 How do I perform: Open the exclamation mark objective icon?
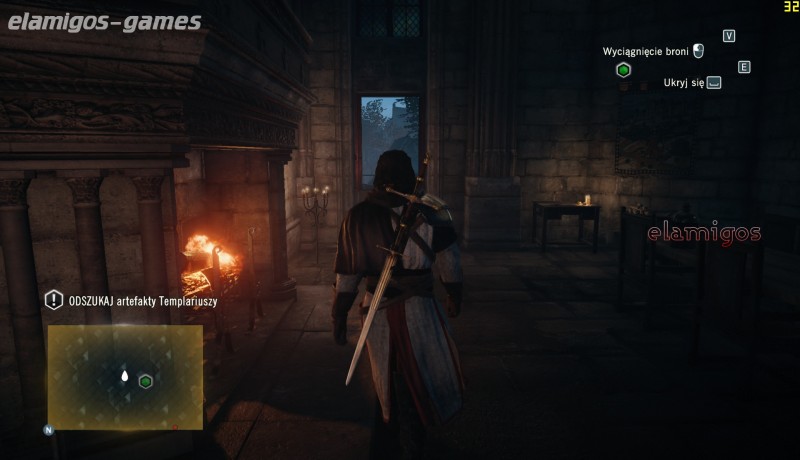point(54,299)
